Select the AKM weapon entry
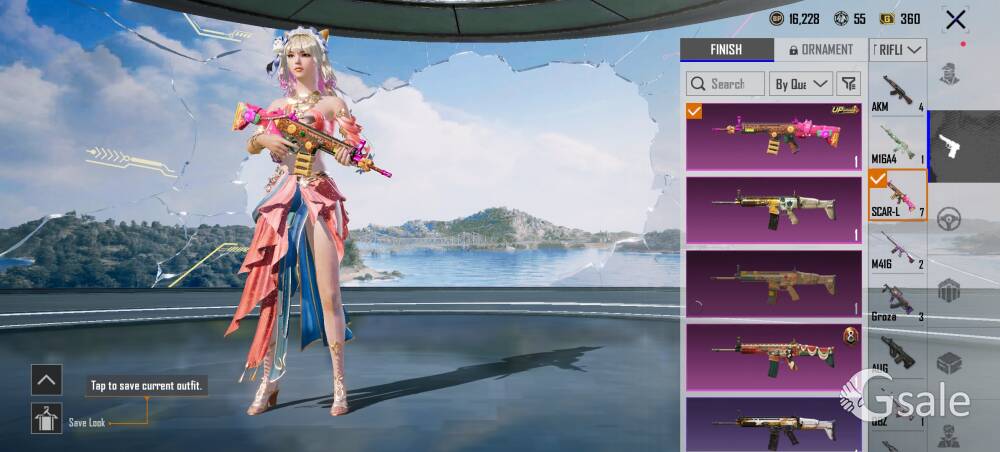This screenshot has height=452, width=1000. [898, 93]
